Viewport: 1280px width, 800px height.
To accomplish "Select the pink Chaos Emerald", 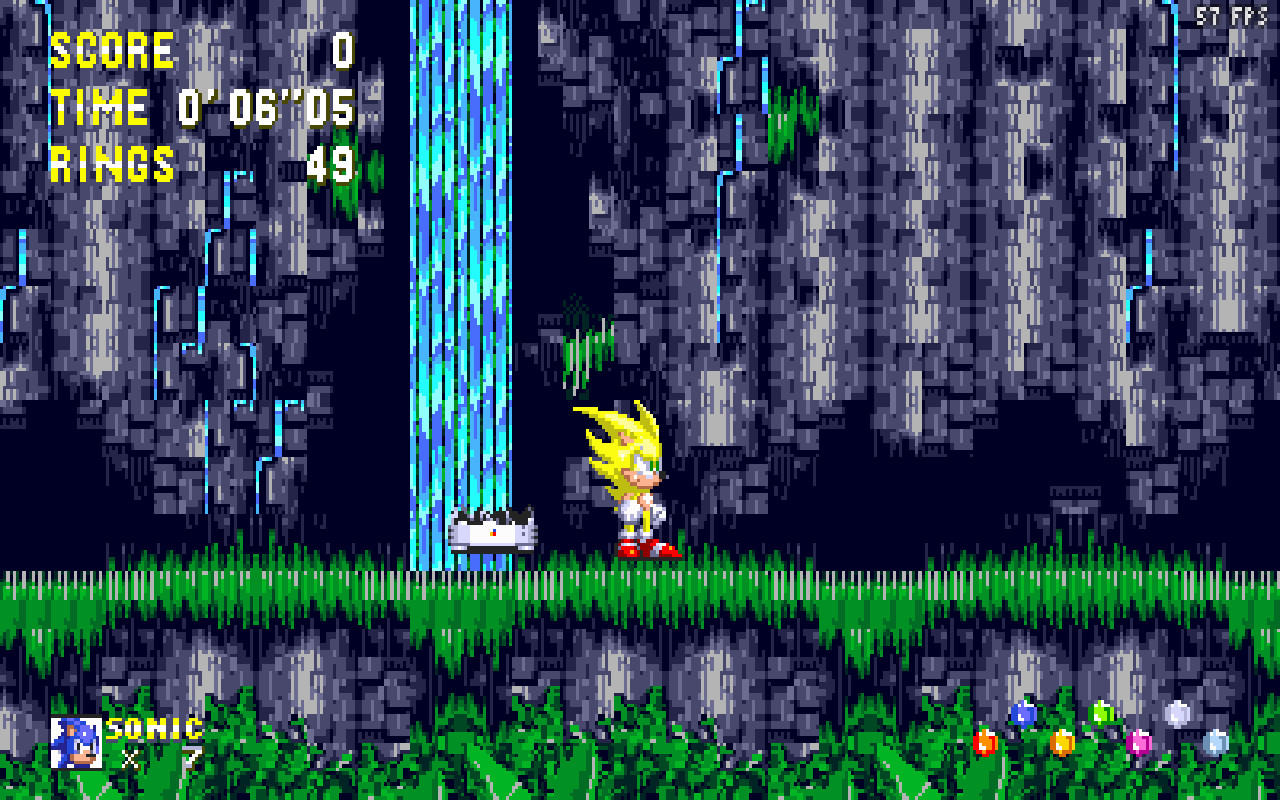I will [x=1139, y=743].
